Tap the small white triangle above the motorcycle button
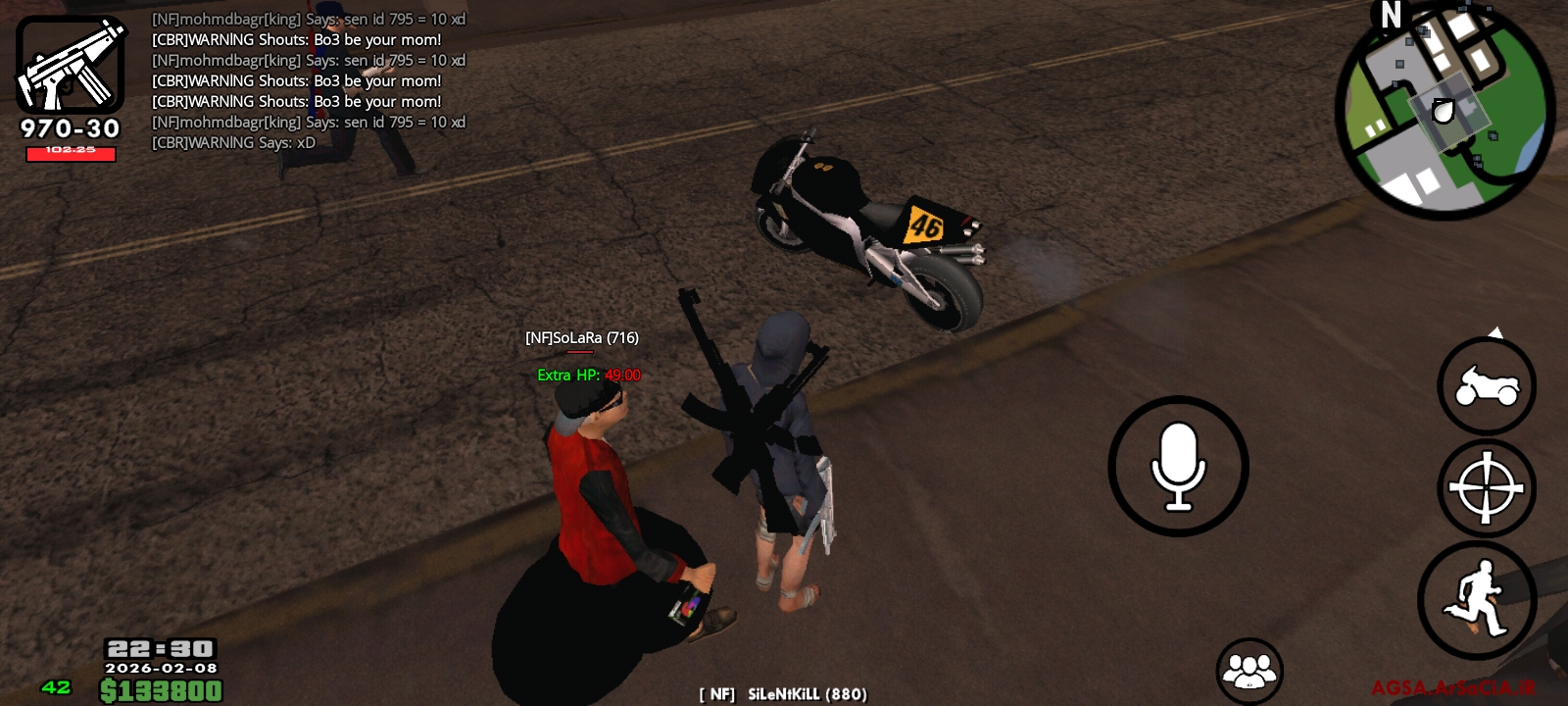 coord(1497,330)
